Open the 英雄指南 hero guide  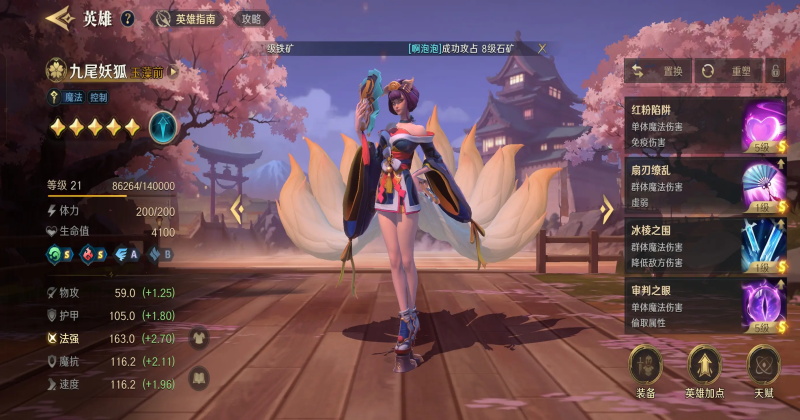click(x=190, y=18)
